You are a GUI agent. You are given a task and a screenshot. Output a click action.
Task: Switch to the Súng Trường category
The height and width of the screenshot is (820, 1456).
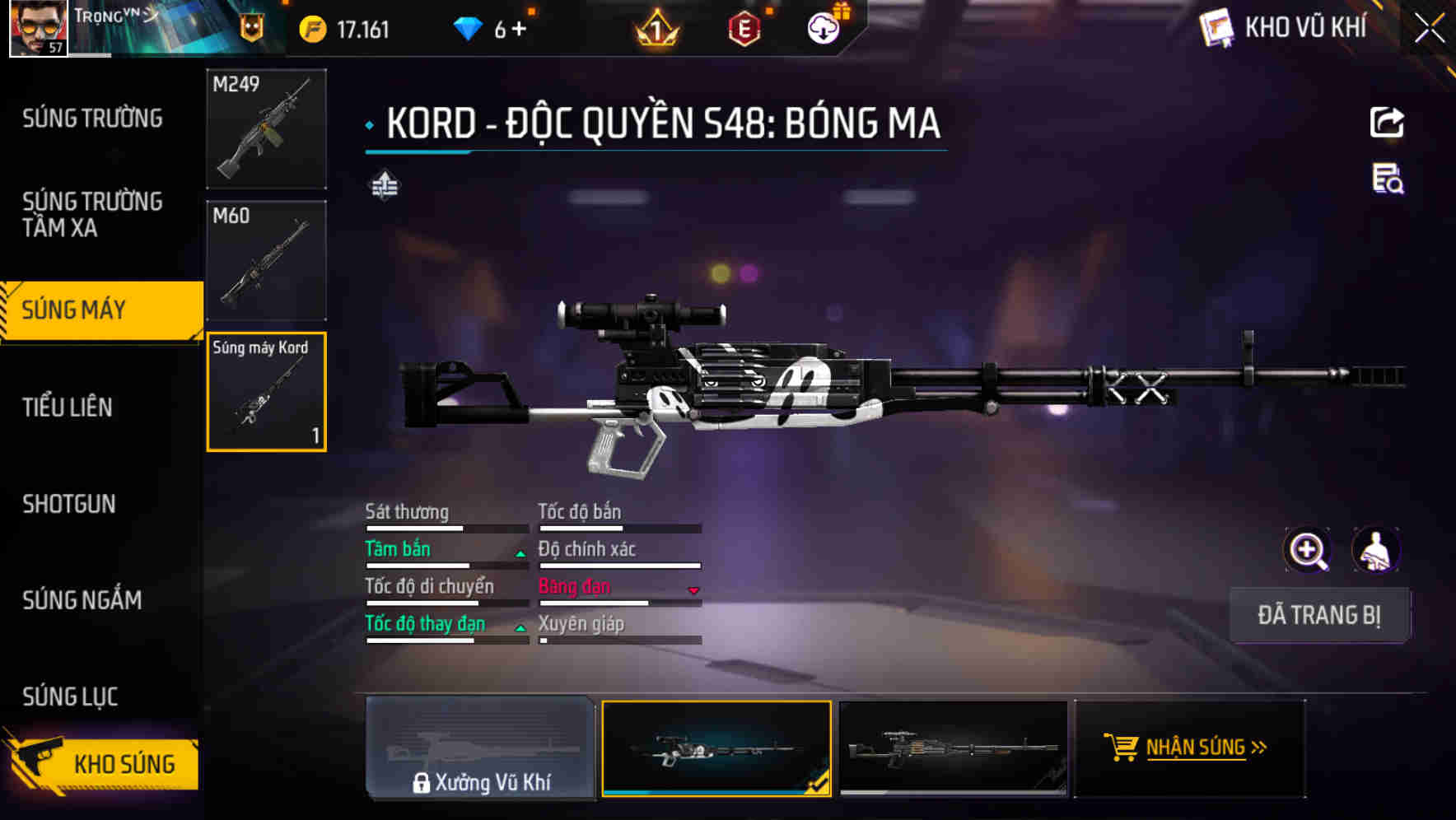(x=92, y=119)
